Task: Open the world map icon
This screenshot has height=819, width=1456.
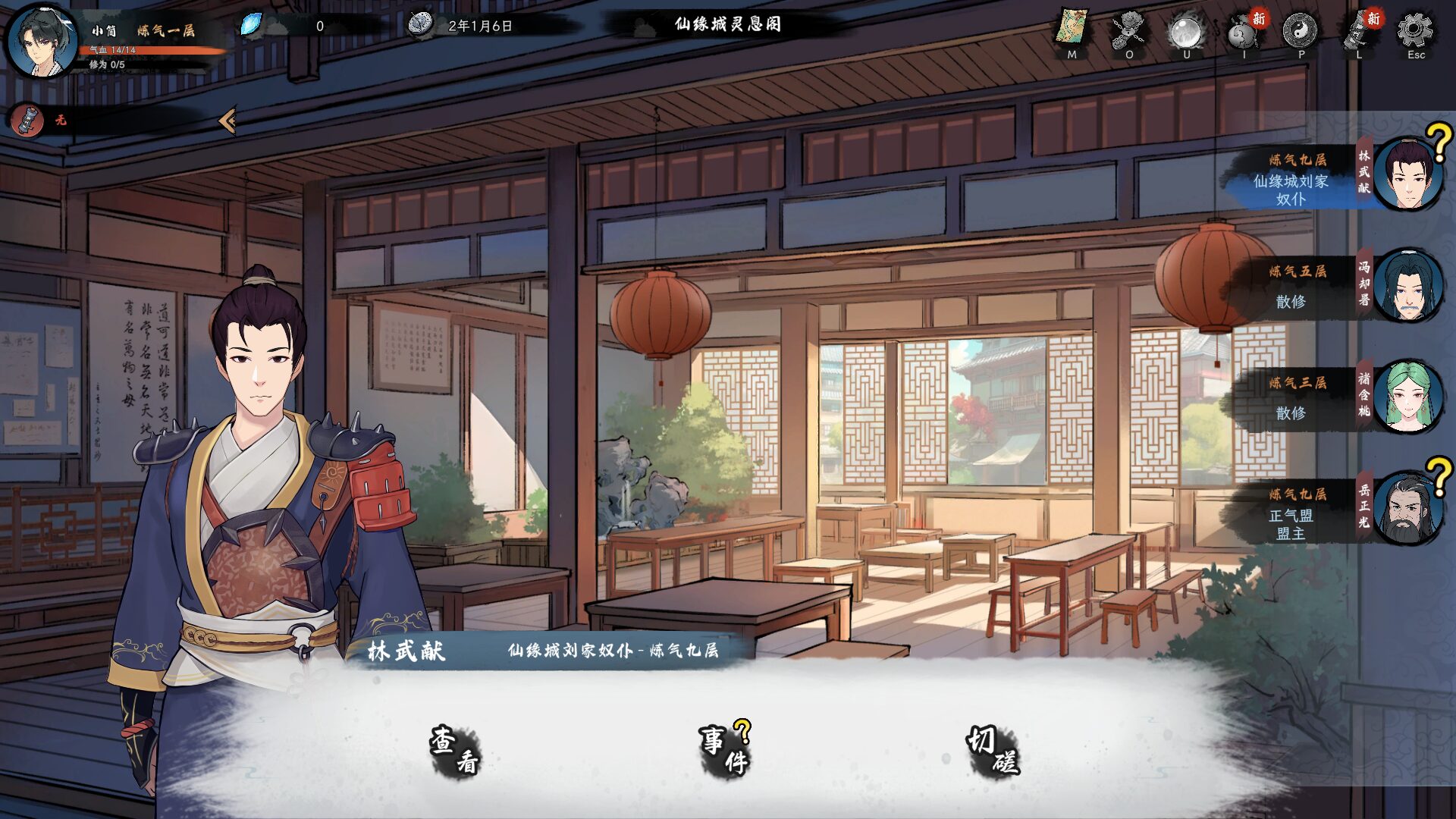Action: (1072, 31)
